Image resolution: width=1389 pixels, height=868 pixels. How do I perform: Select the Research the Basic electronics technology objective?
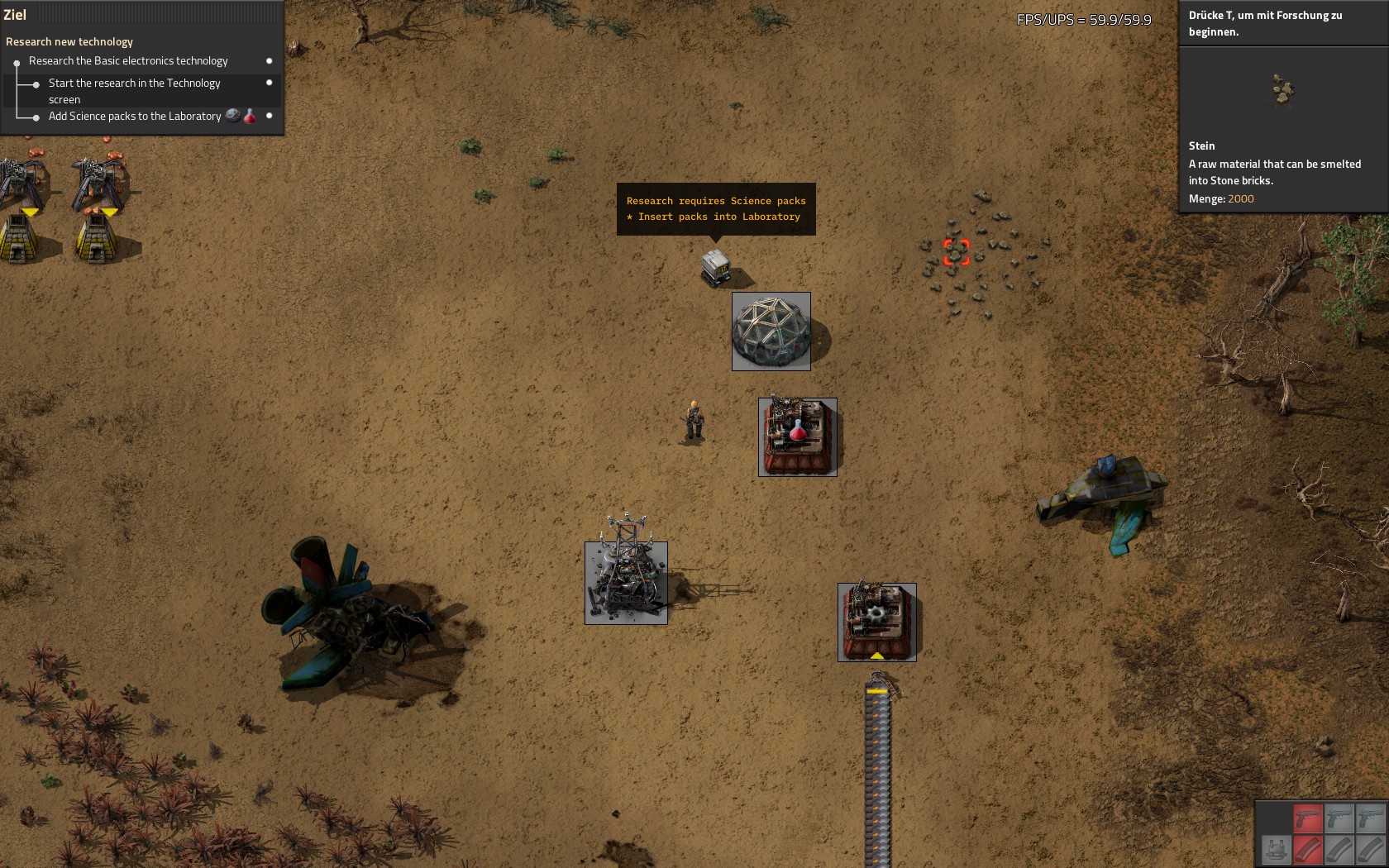tap(128, 61)
